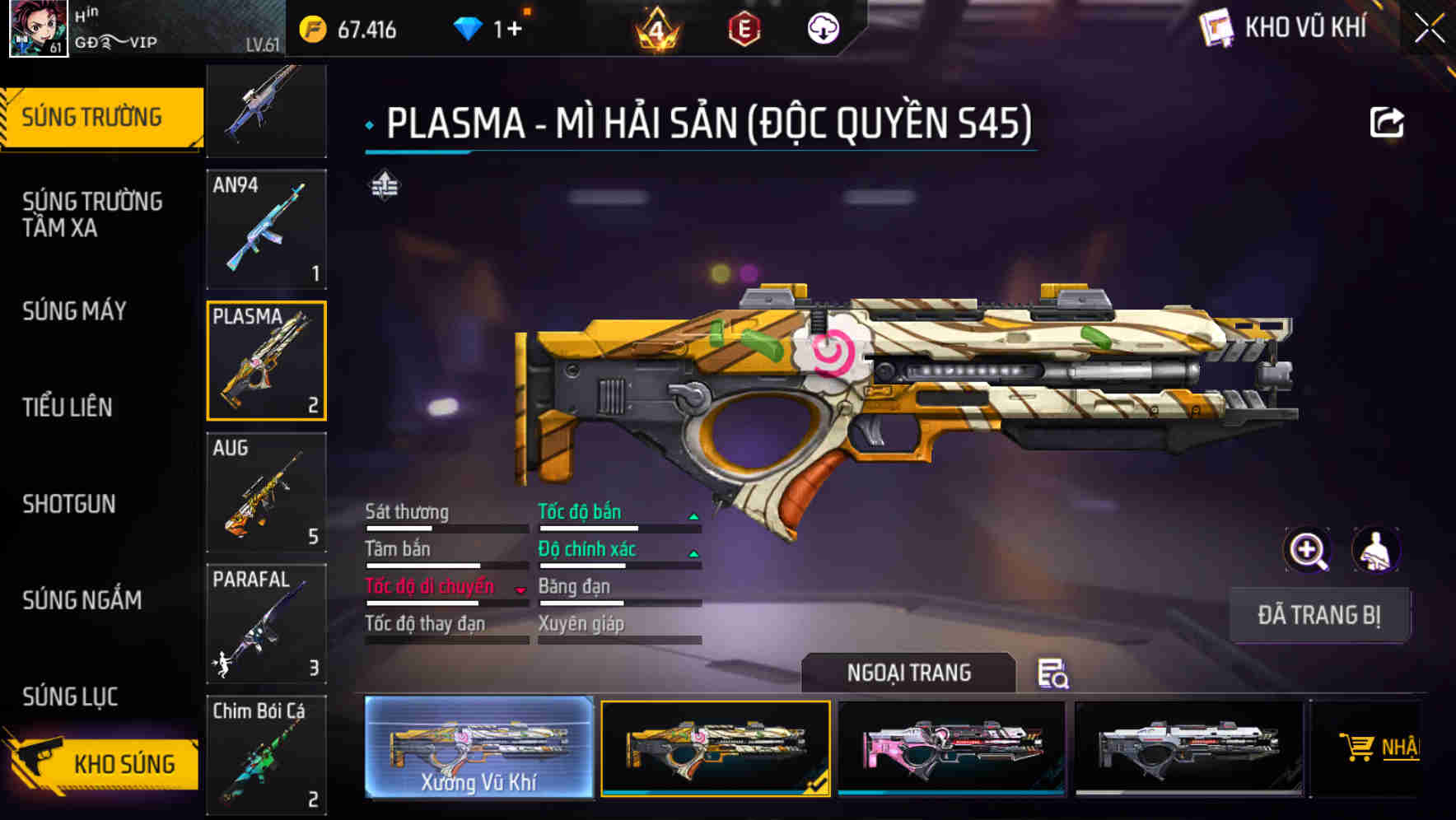The height and width of the screenshot is (820, 1456).
Task: Switch to the SHOTGUN weapon category
Action: pos(68,504)
